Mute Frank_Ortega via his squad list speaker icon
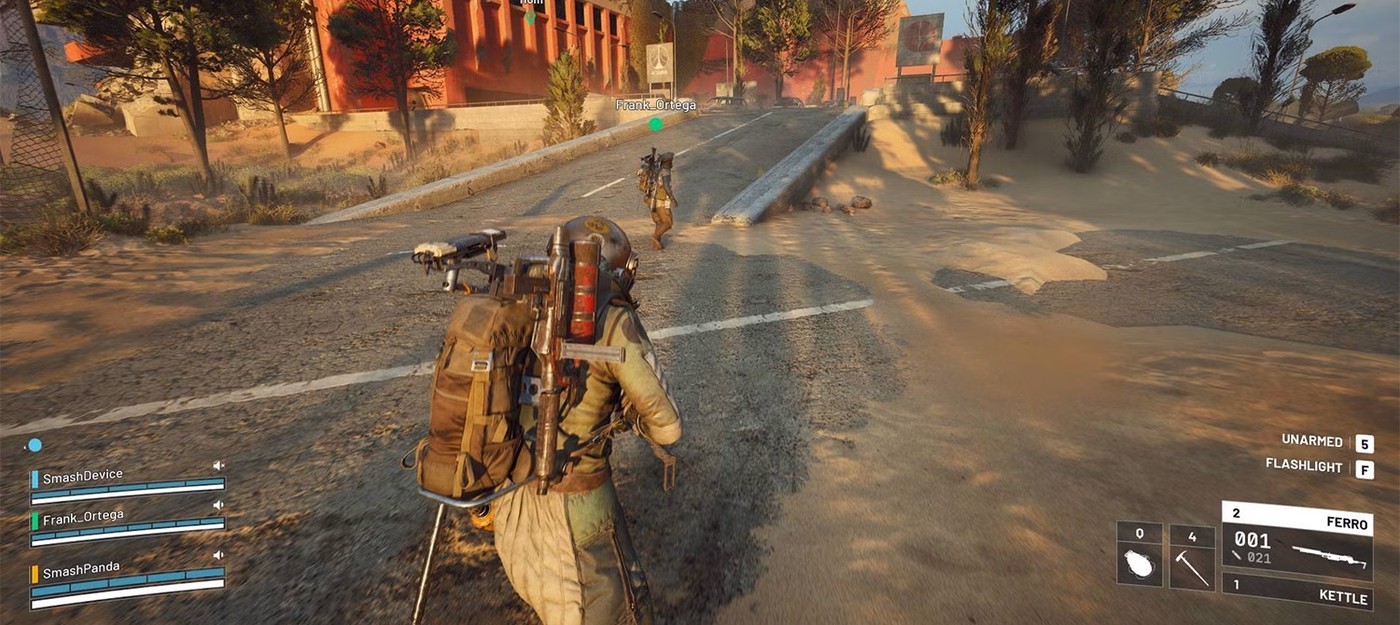The image size is (1400, 625). 218,507
